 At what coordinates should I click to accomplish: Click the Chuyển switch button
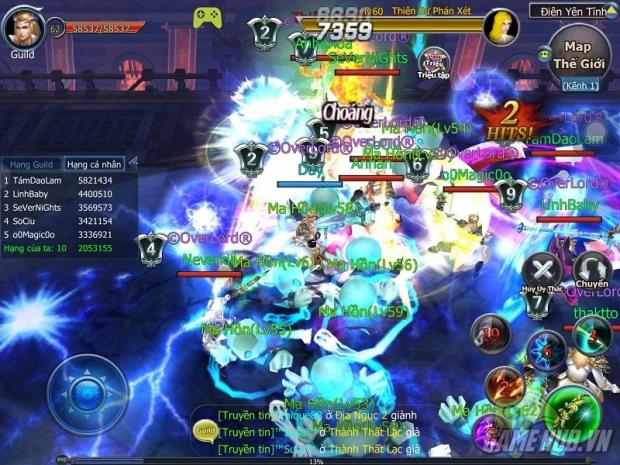coord(592,270)
